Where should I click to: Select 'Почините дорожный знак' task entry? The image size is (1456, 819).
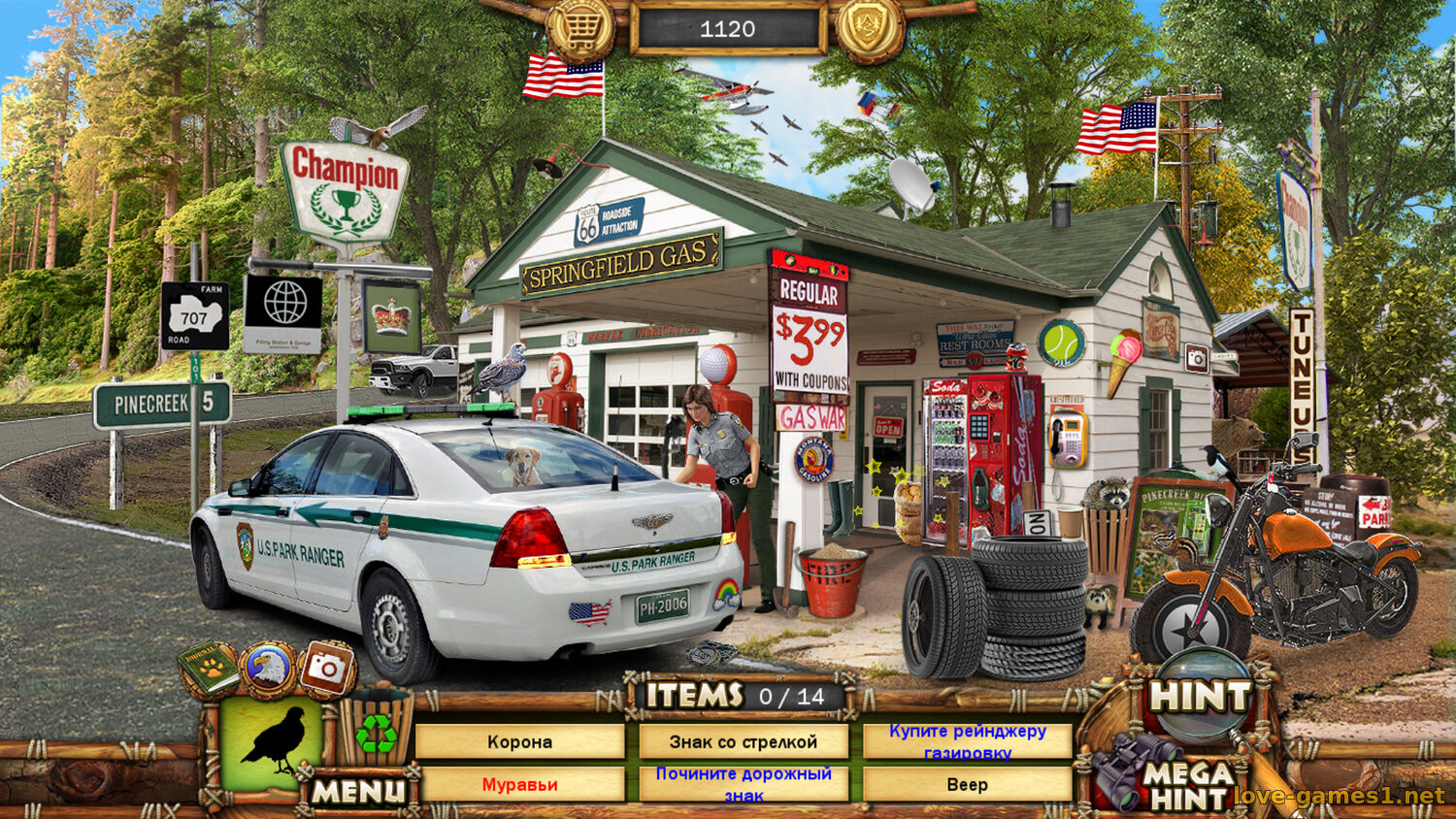744,785
